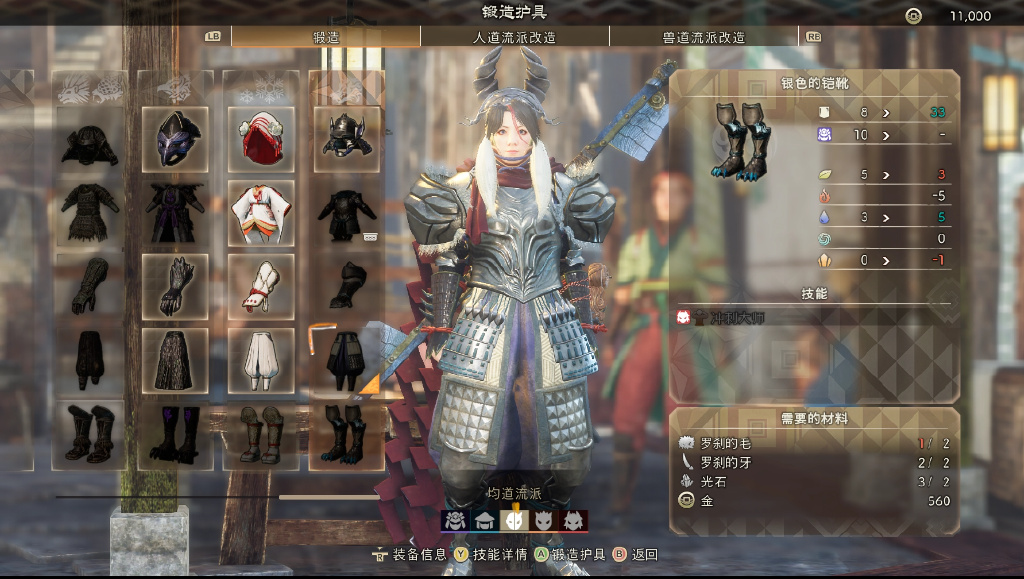Viewport: 1024px width, 579px height.
Task: Select the black straw hat helmet
Action: 90,139
